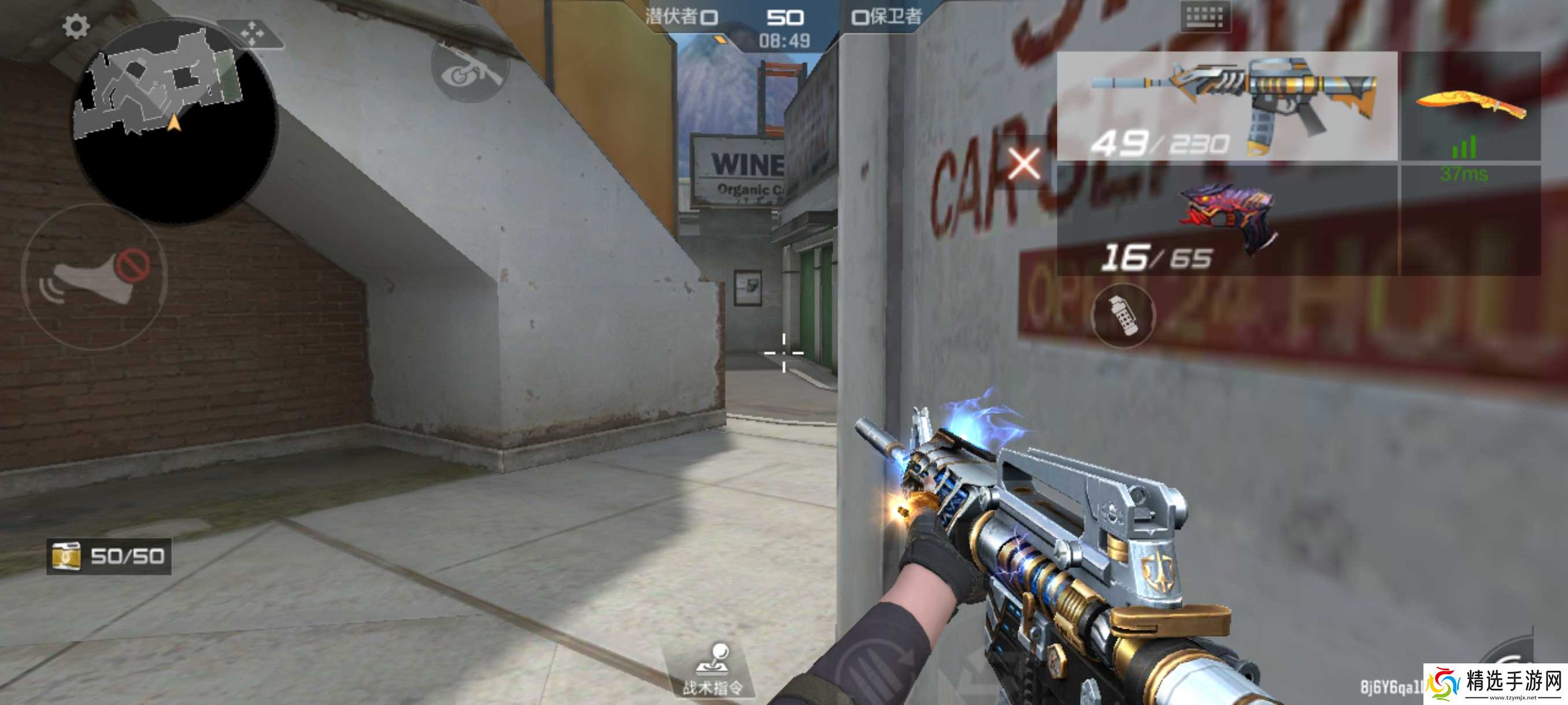Viewport: 1568px width, 705px height.
Task: Switch to the orange knife melee slot
Action: 1471,106
